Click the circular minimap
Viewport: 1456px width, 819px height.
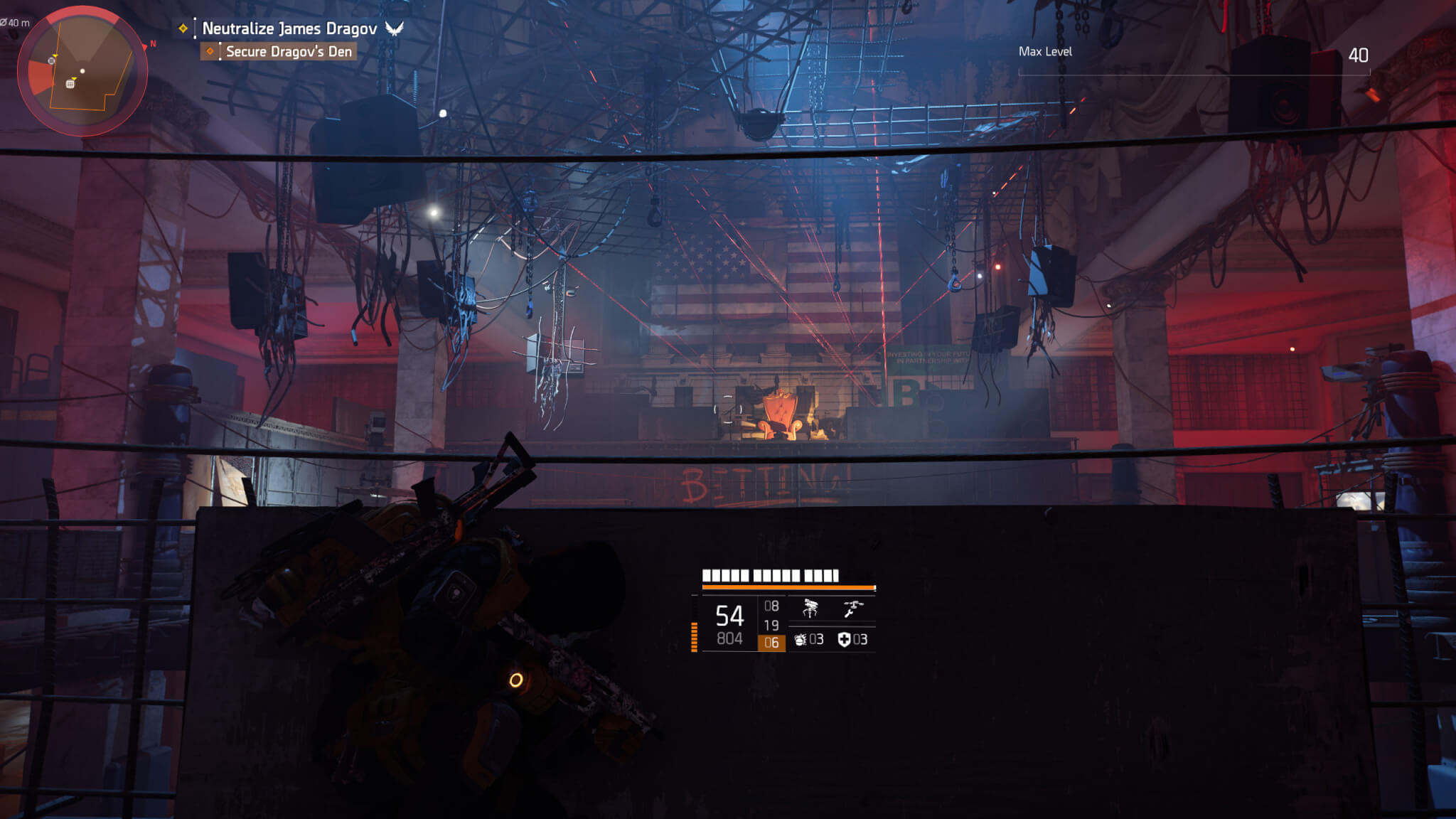(82, 71)
